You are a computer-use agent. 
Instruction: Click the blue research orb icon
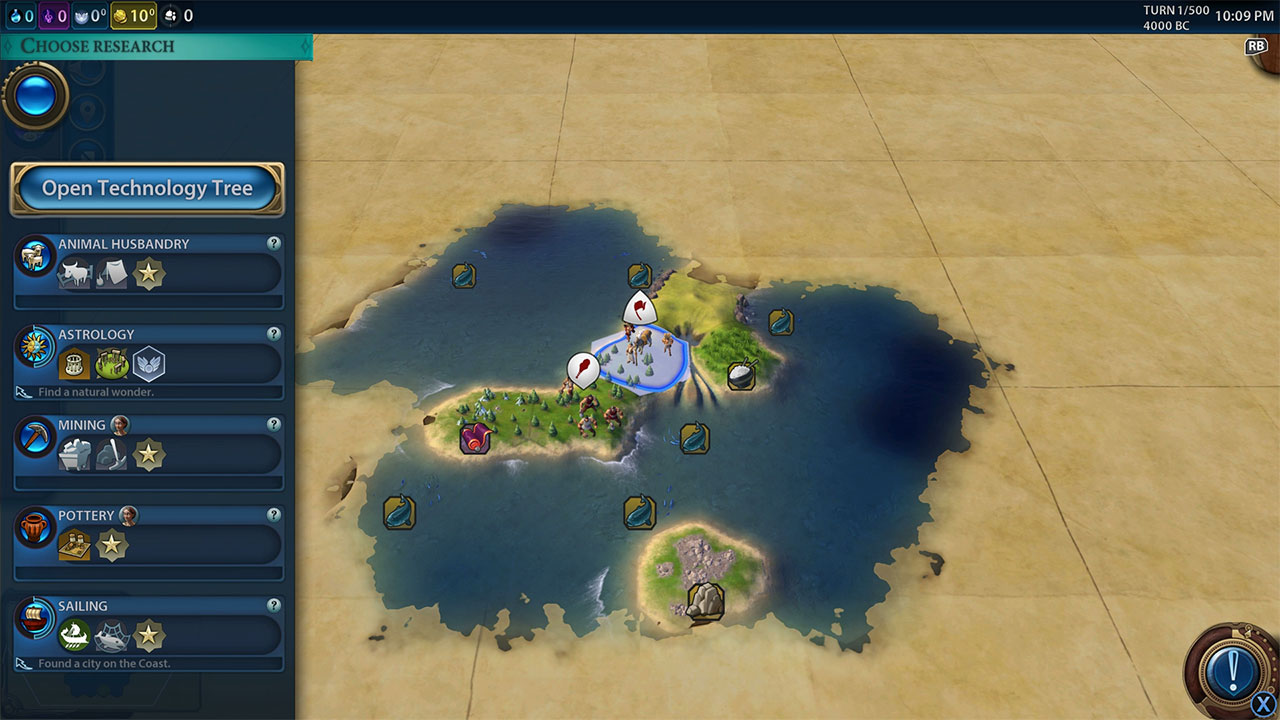(36, 97)
